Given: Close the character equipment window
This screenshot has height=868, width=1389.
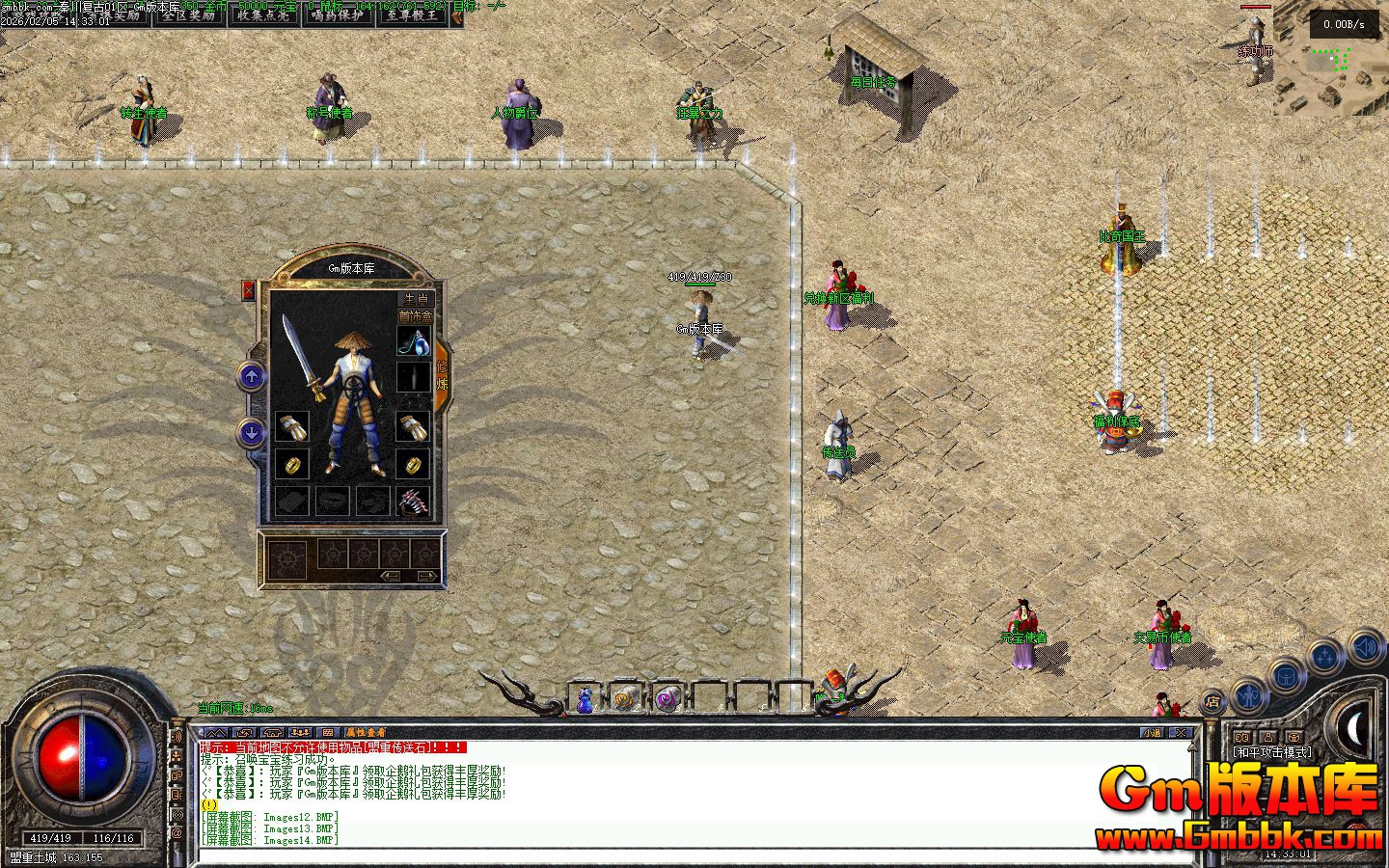Looking at the screenshot, I should coord(249,289).
